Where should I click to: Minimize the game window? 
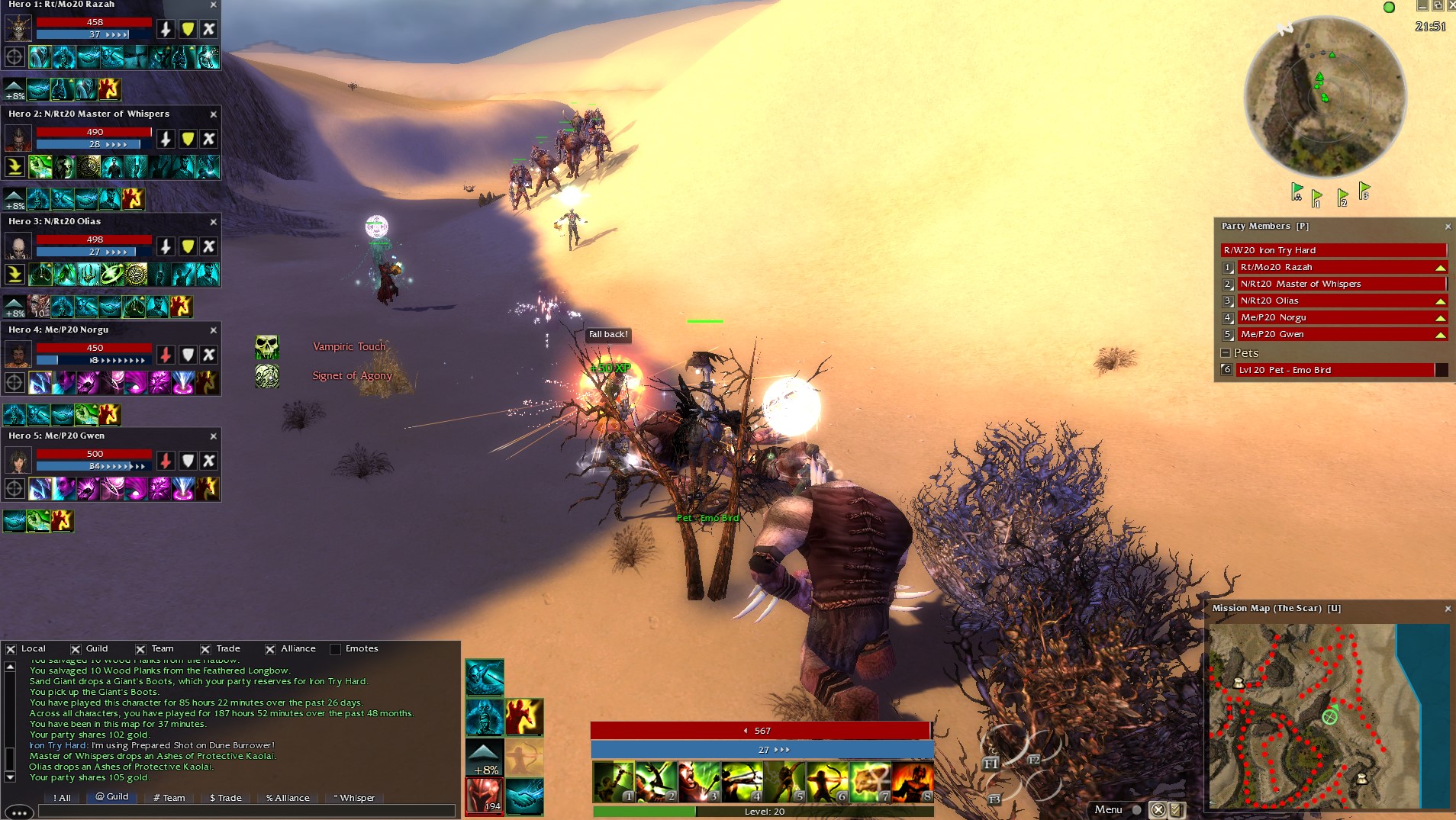coord(1422,6)
